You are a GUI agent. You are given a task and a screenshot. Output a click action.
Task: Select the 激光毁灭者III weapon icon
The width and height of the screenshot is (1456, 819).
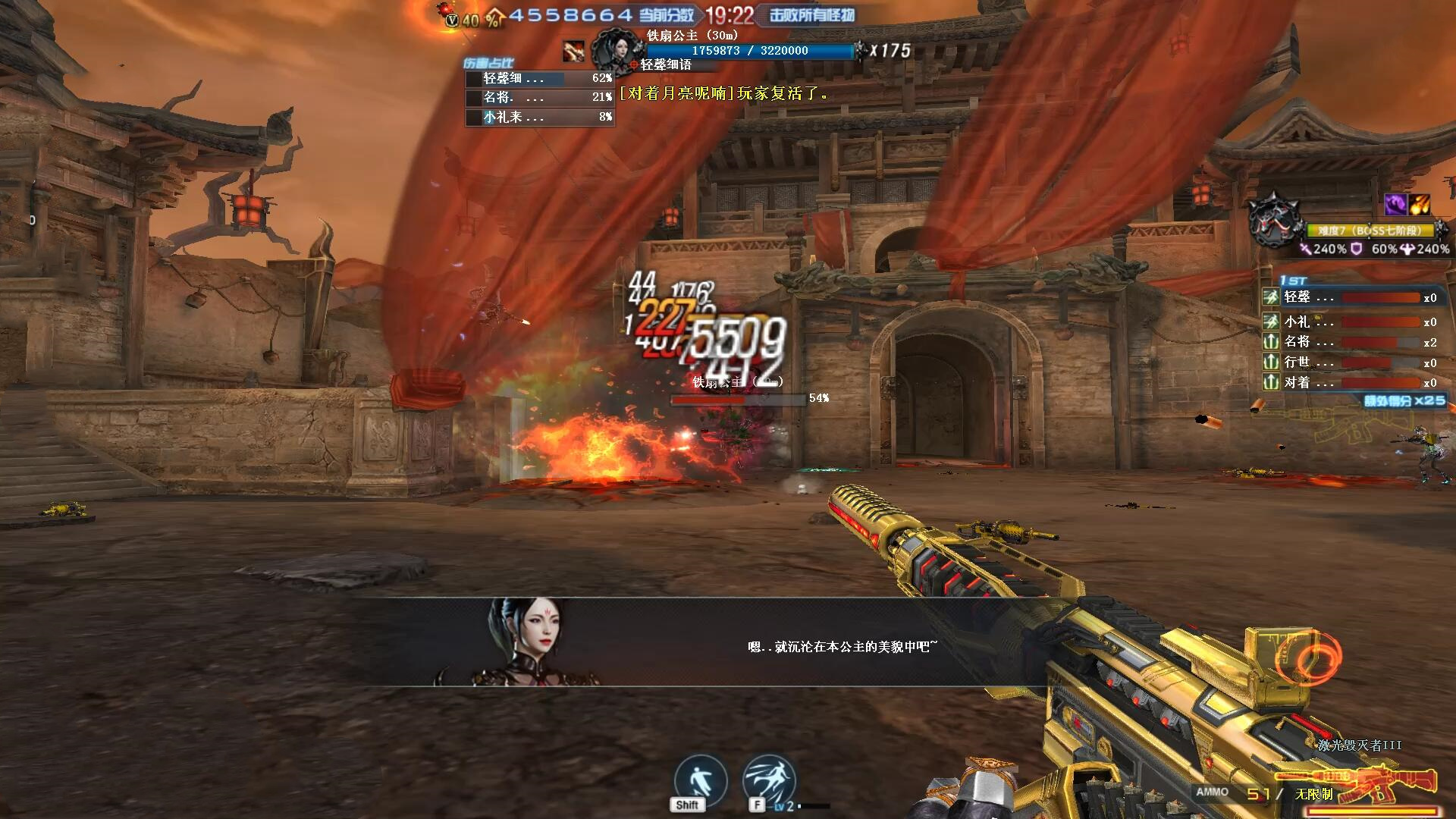click(x=1394, y=781)
